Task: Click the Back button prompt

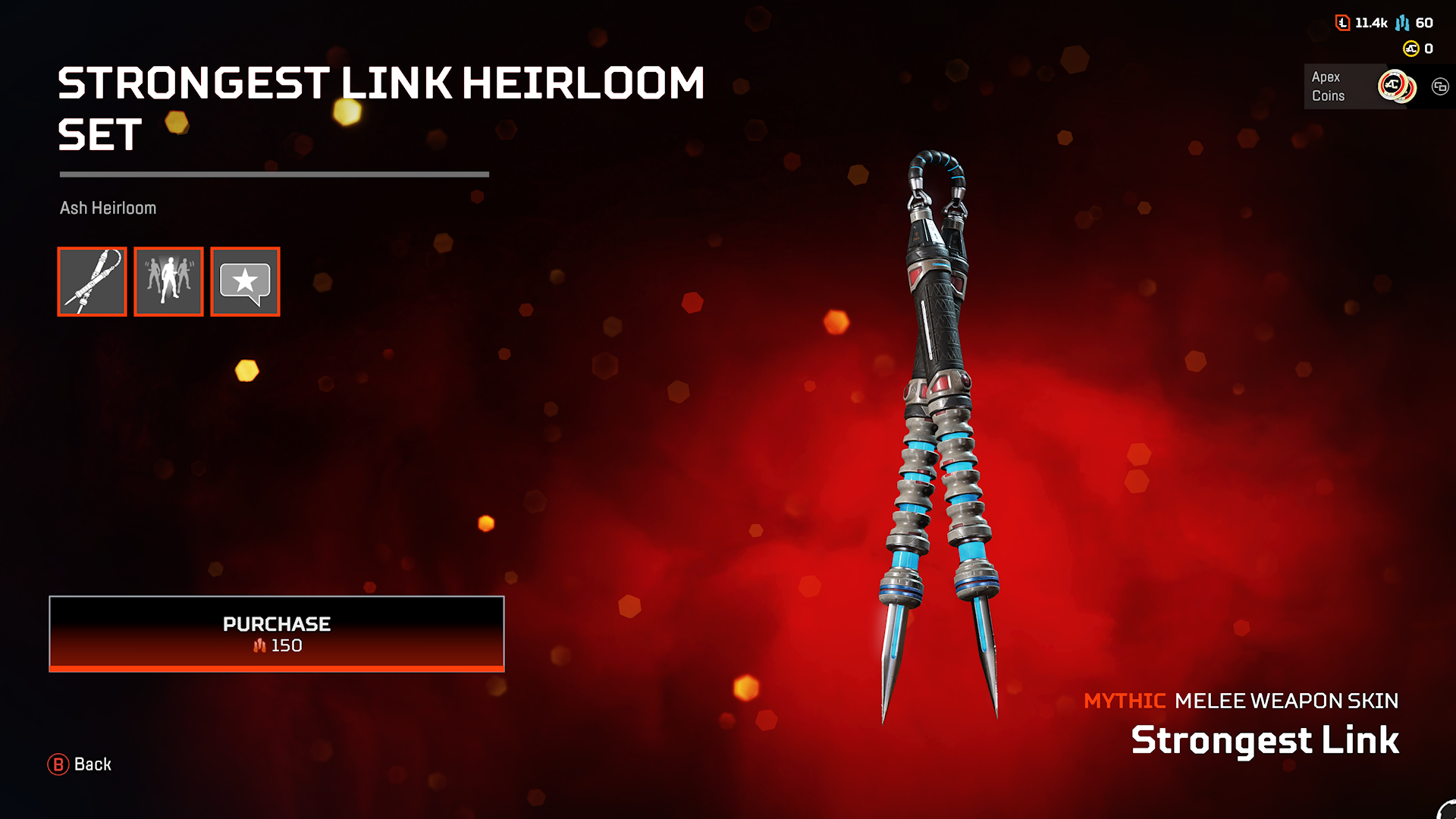Action: pyautogui.click(x=80, y=764)
